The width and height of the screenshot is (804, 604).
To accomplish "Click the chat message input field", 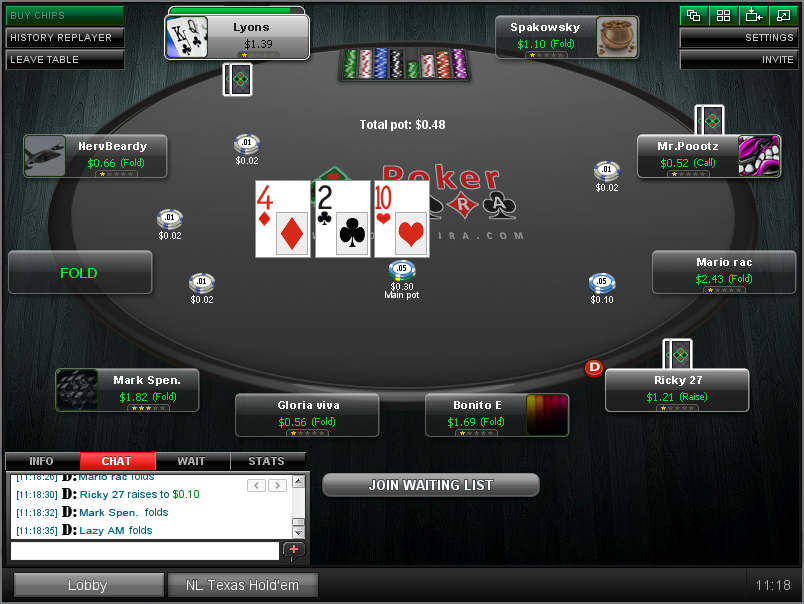I will pos(145,550).
